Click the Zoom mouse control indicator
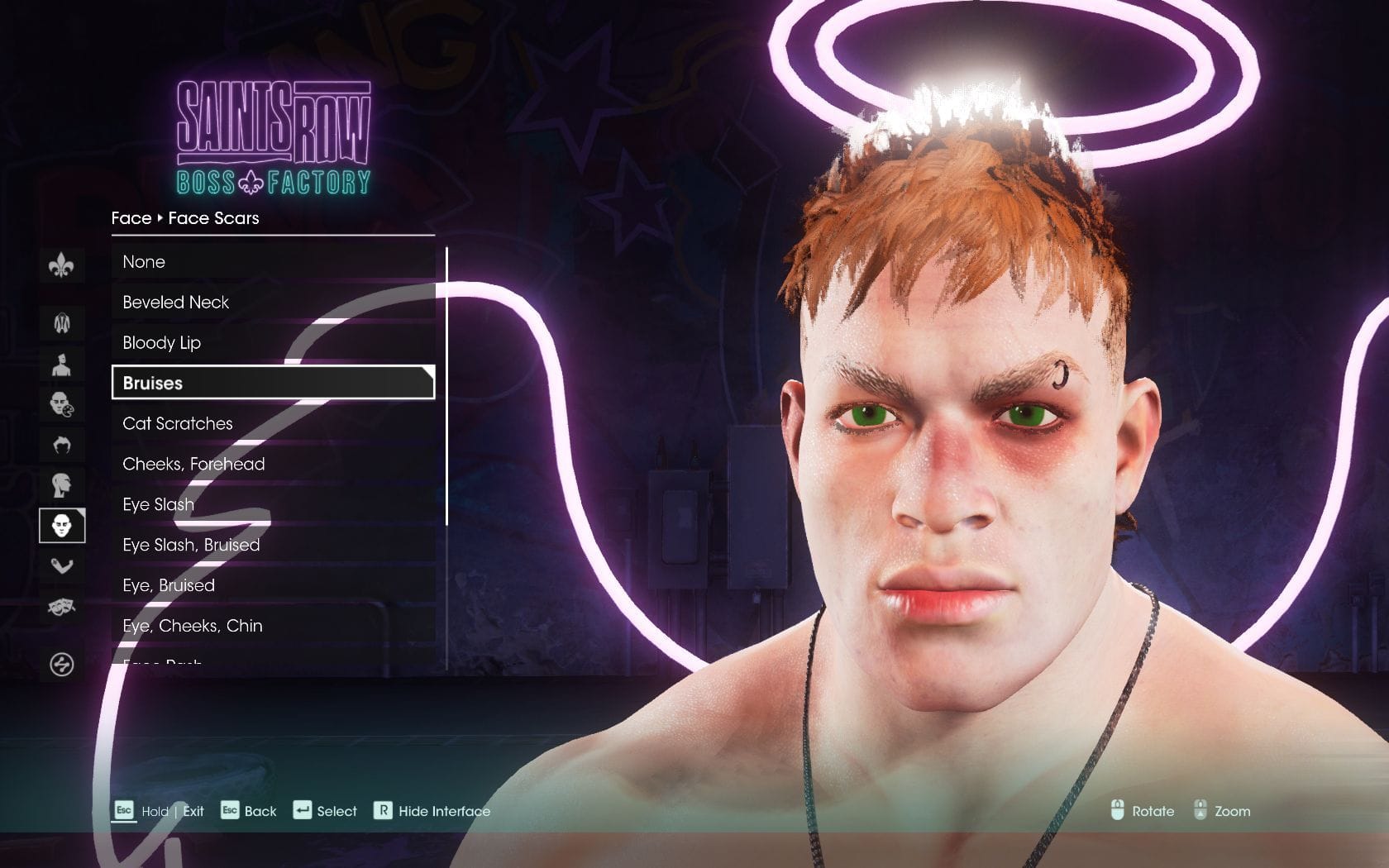 [1221, 811]
